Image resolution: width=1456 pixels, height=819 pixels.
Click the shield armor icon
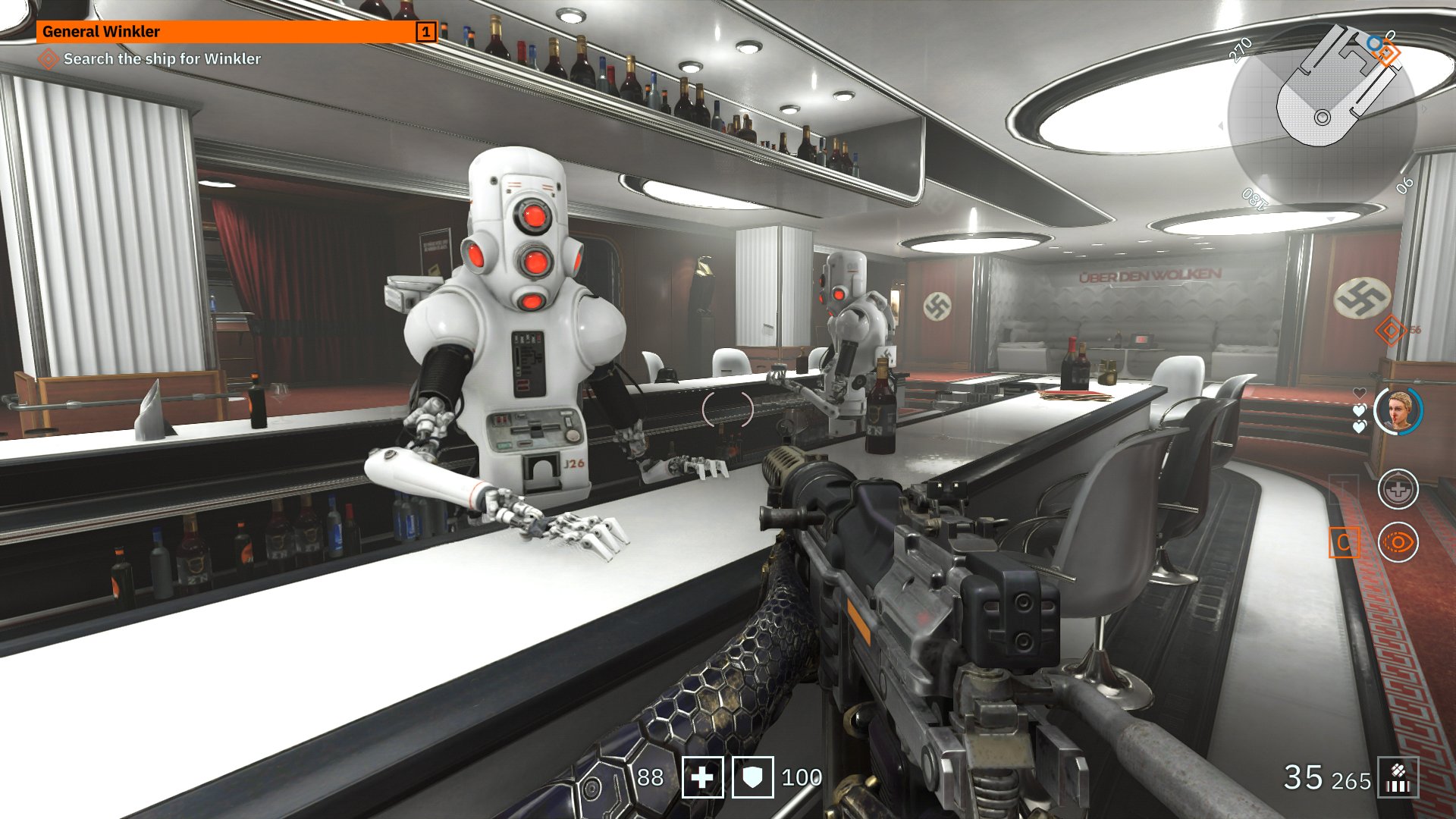click(x=752, y=777)
